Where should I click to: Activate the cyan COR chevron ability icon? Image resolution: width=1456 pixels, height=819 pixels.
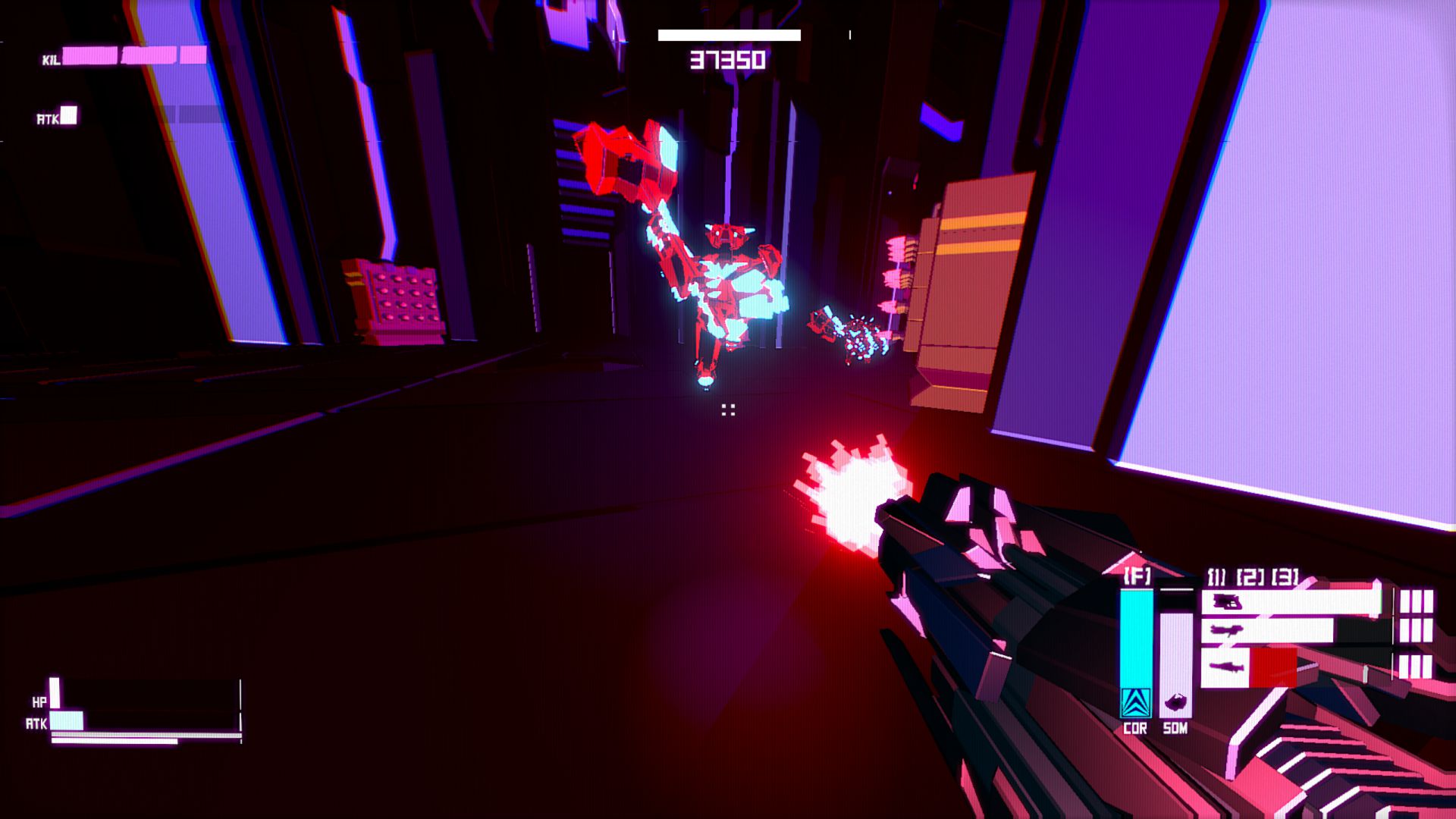pos(1135,703)
